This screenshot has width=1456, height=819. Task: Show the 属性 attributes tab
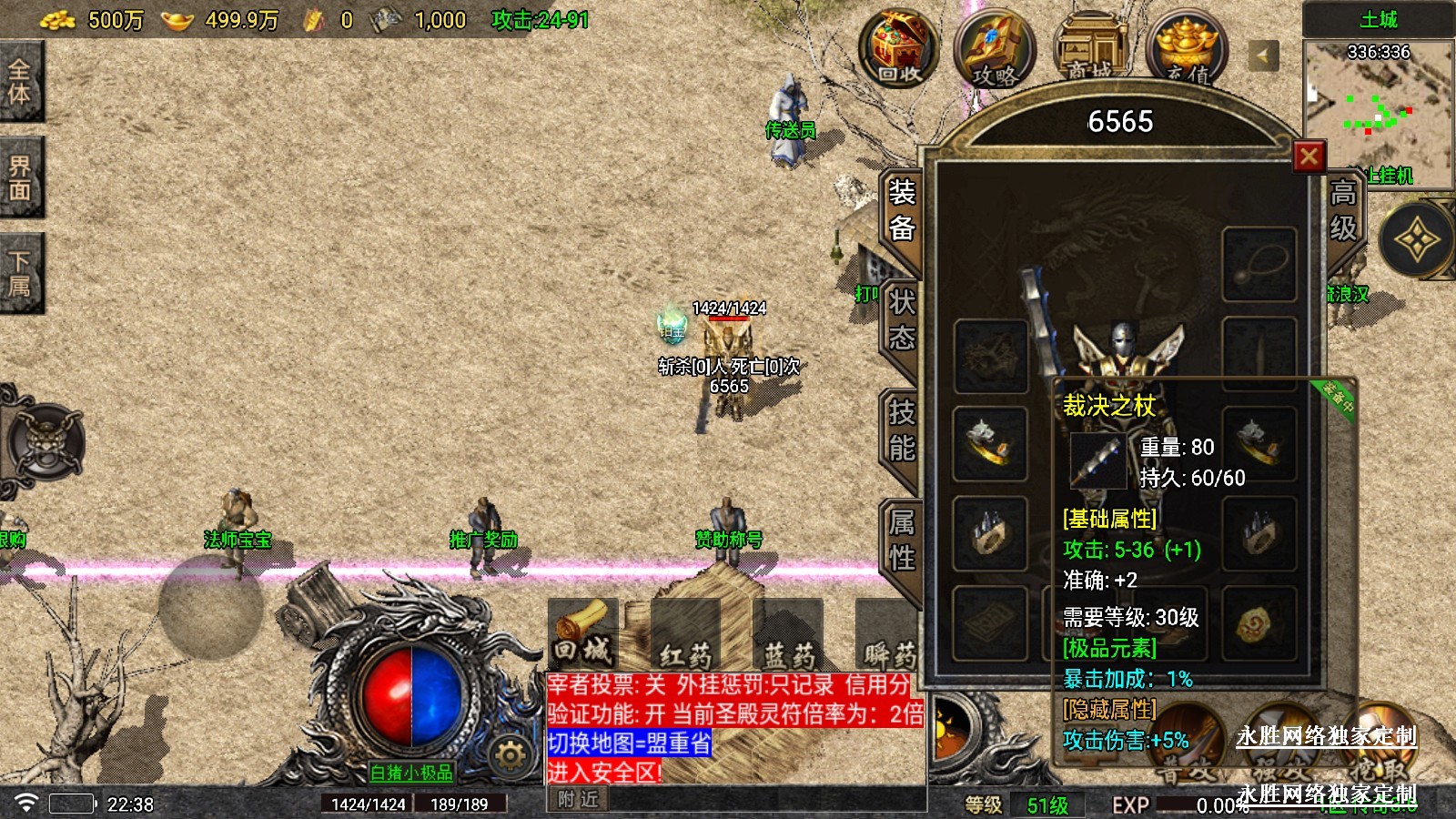tap(901, 540)
